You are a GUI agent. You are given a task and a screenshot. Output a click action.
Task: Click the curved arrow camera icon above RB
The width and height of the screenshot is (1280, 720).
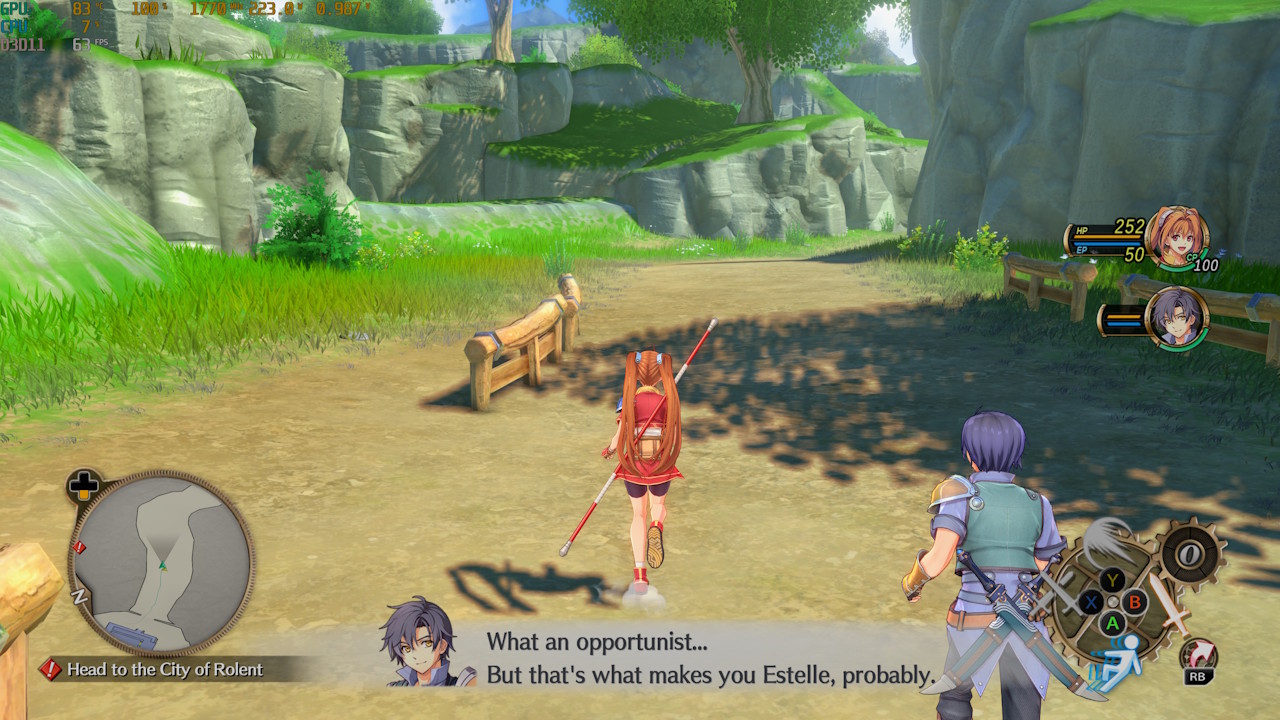click(x=1197, y=650)
